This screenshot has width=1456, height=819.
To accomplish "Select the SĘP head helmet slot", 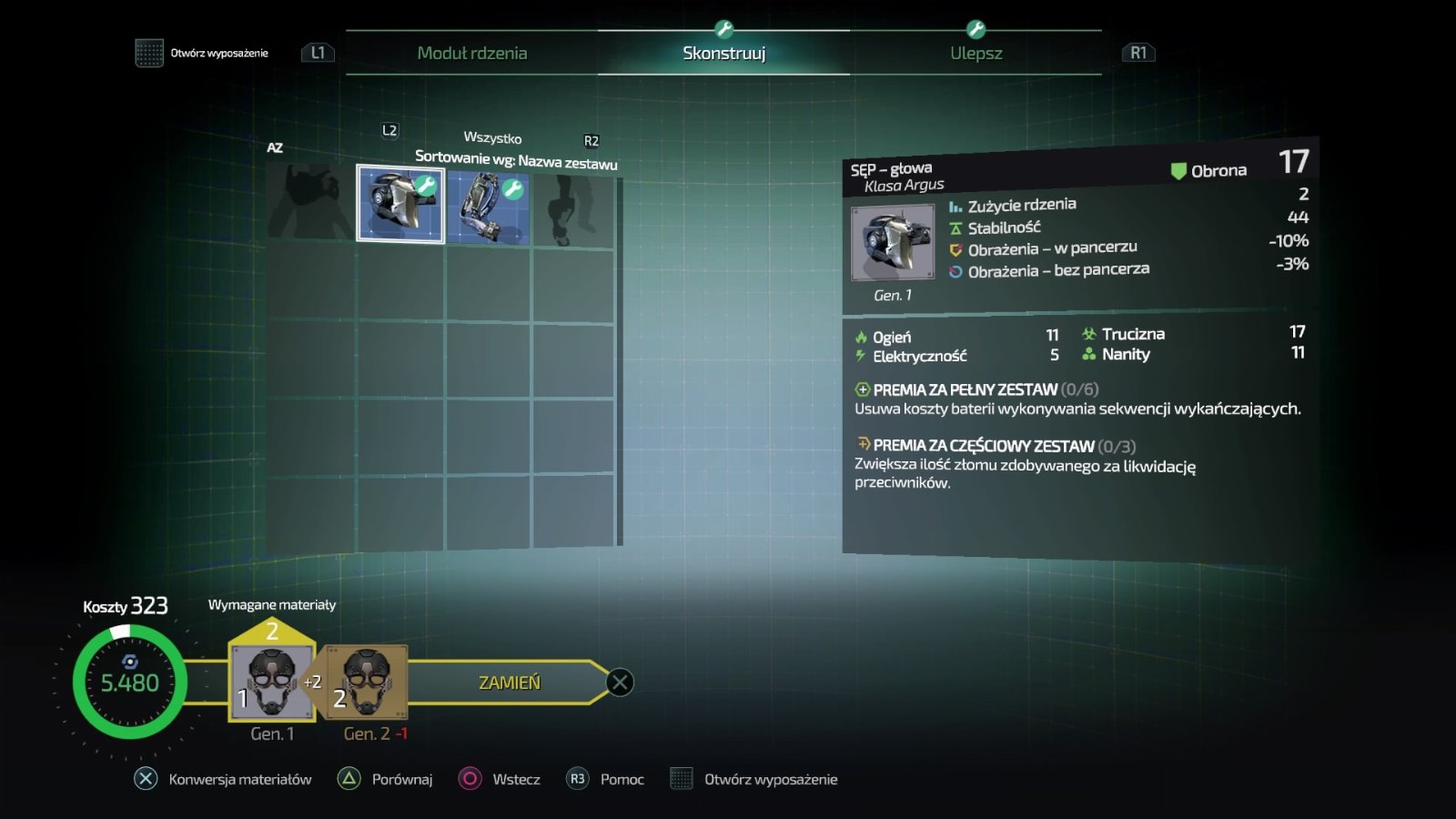I will point(400,204).
